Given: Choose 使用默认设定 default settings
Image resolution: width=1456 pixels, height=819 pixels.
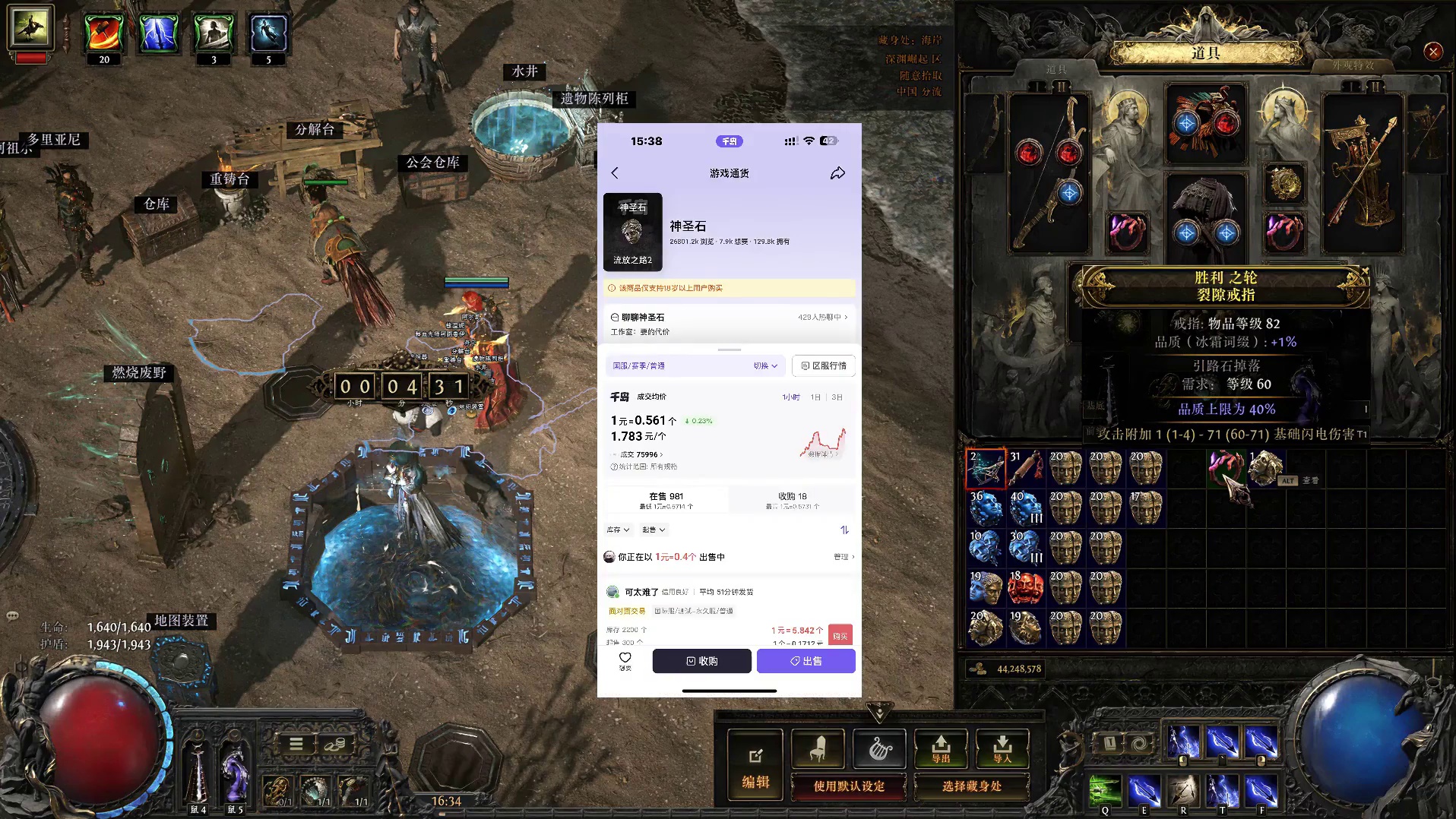Looking at the screenshot, I should (x=849, y=786).
